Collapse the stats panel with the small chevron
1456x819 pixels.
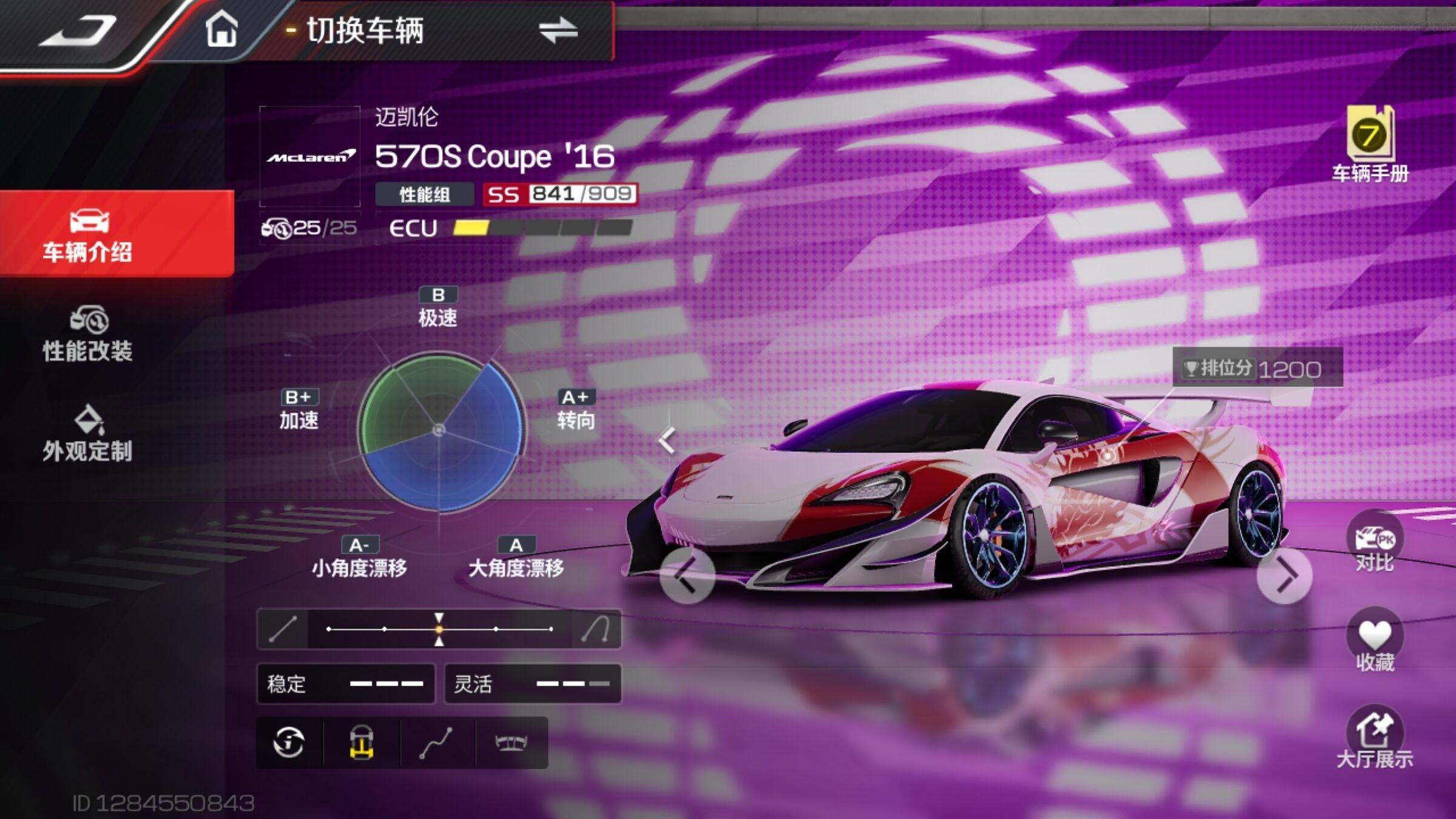pyautogui.click(x=667, y=440)
